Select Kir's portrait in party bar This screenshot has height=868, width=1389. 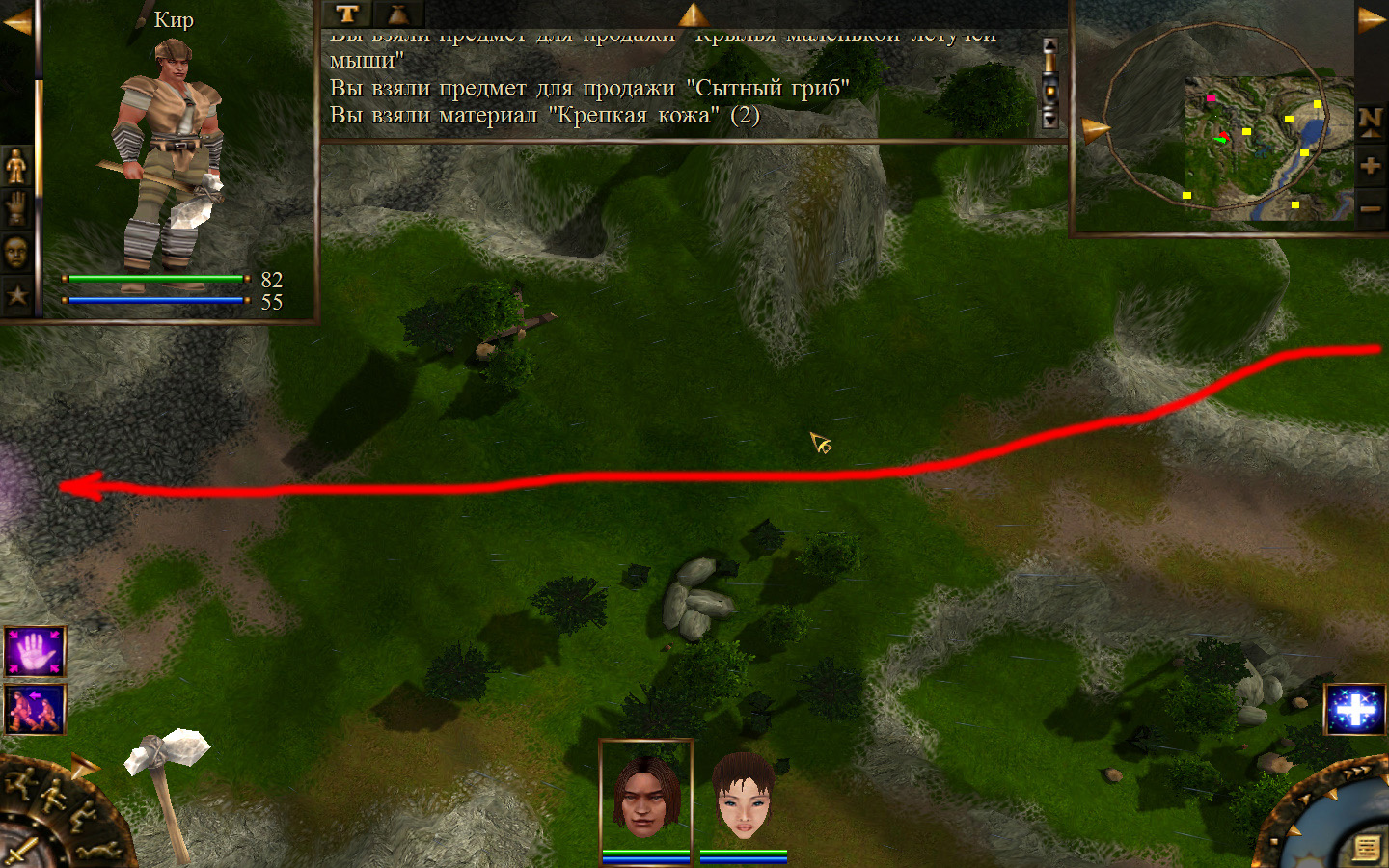coord(645,796)
